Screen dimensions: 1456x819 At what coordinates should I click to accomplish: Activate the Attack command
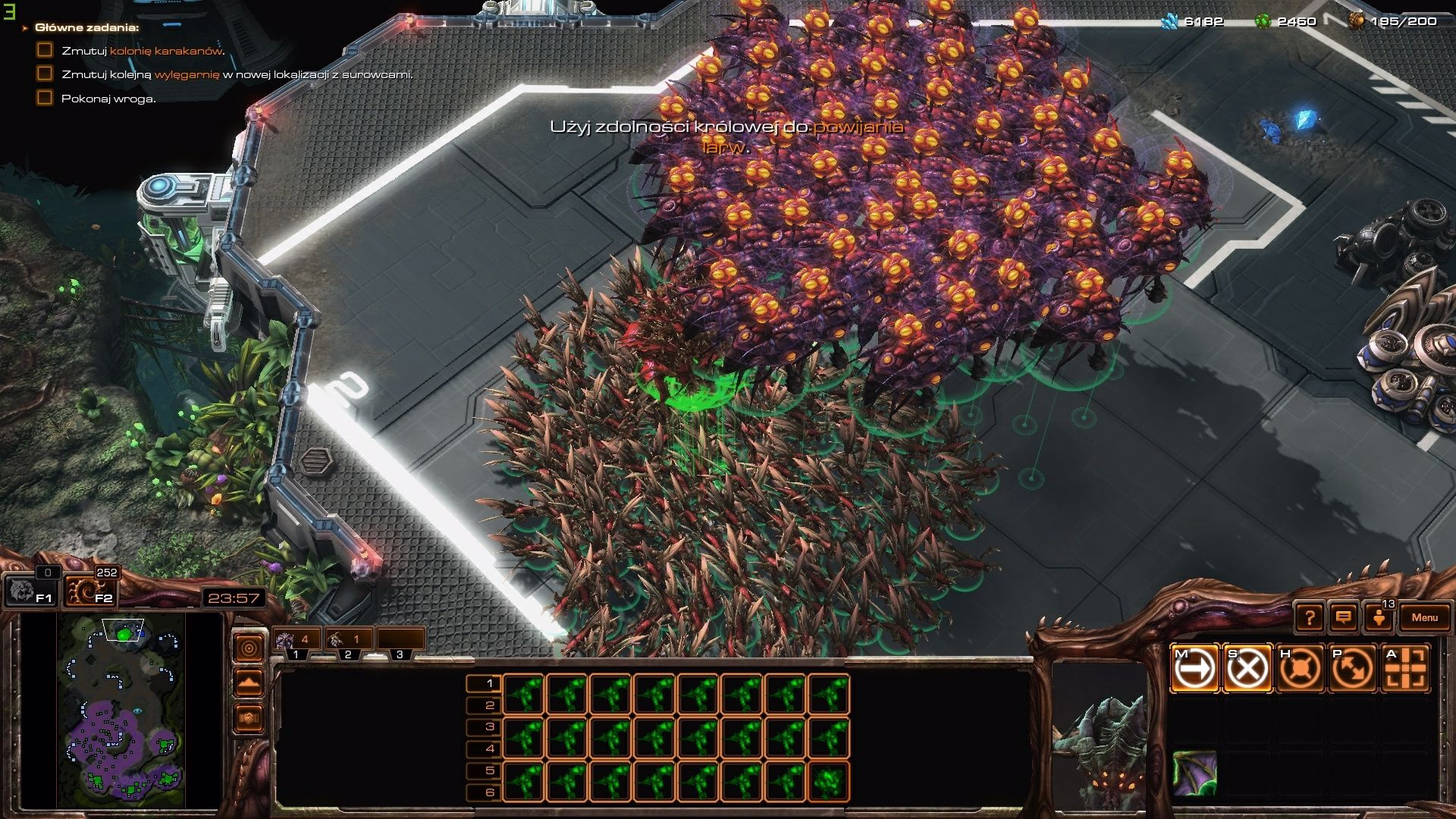point(1407,668)
